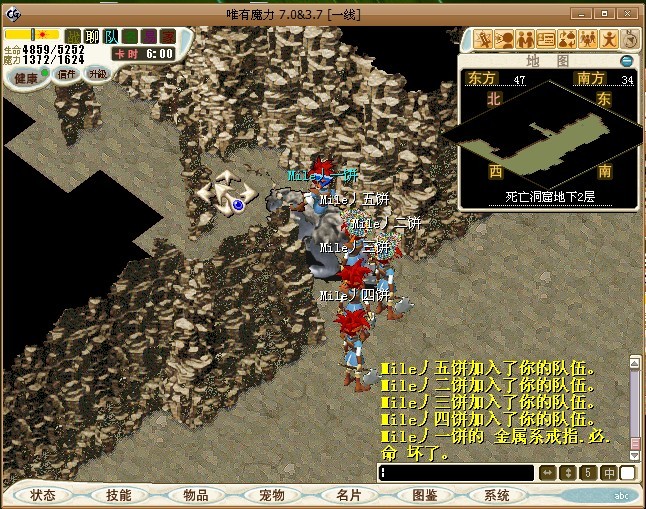Collapse the 地图 map panel round button

[x=627, y=61]
